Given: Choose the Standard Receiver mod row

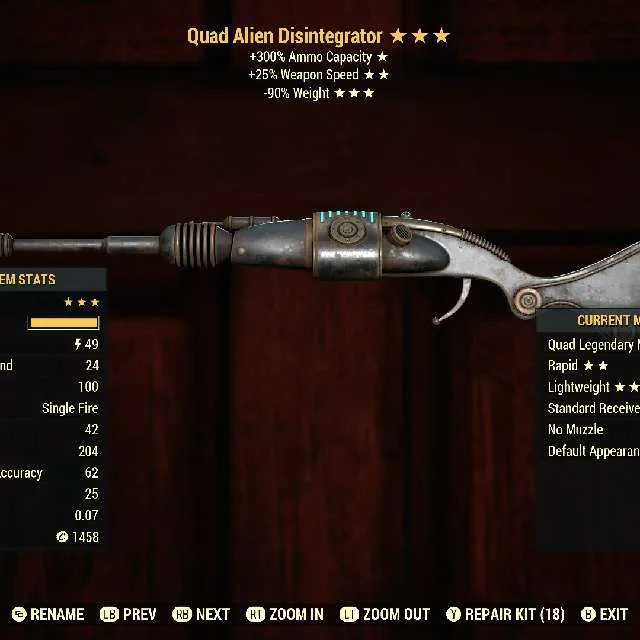Looking at the screenshot, I should [592, 408].
